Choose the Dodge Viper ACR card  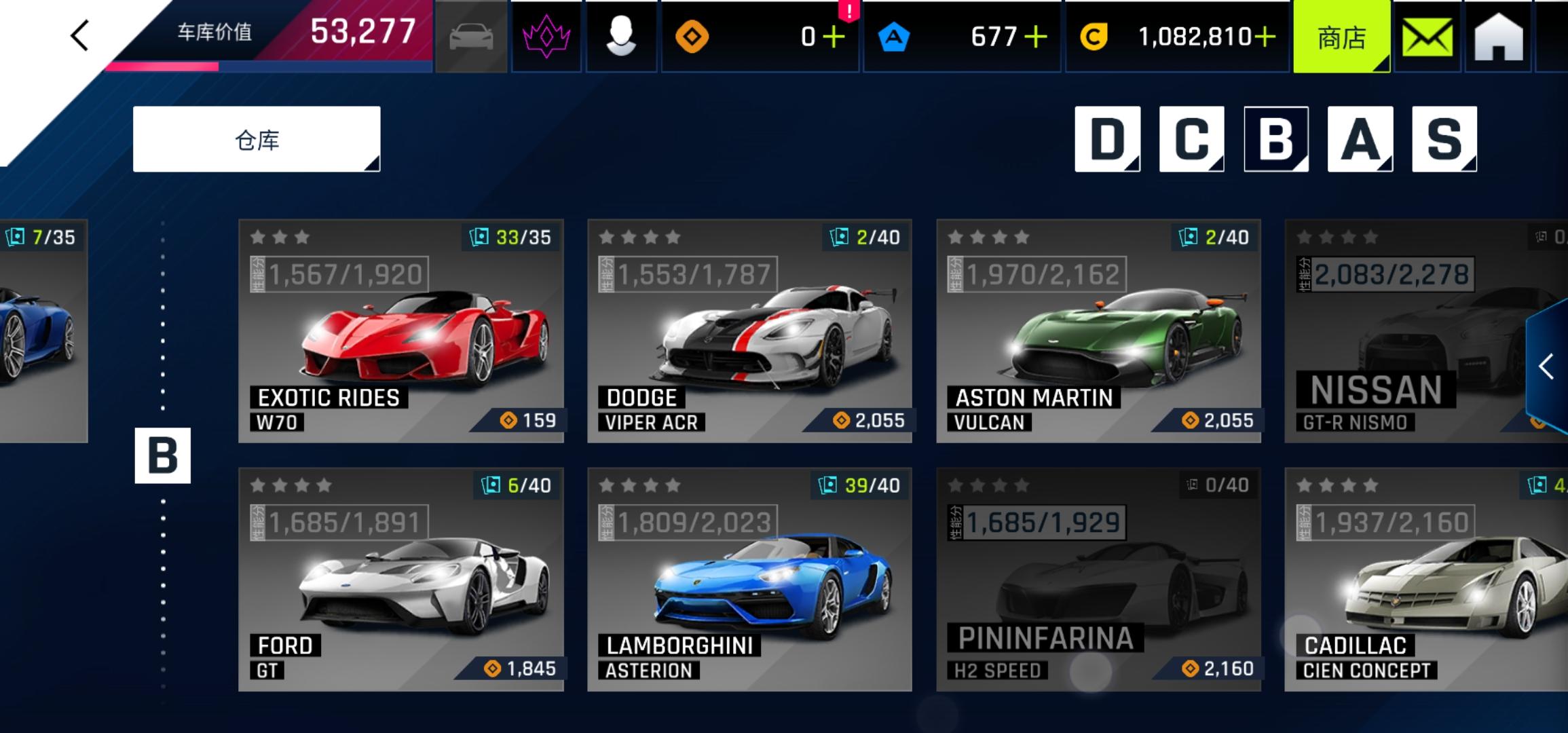(x=749, y=331)
